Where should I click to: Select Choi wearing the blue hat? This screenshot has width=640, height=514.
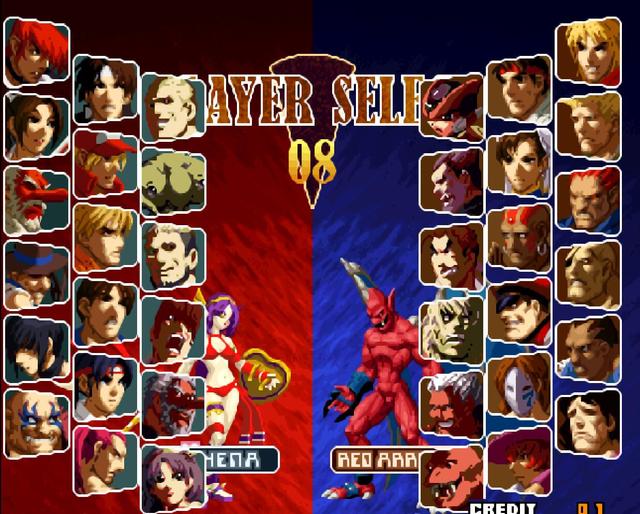(36, 272)
